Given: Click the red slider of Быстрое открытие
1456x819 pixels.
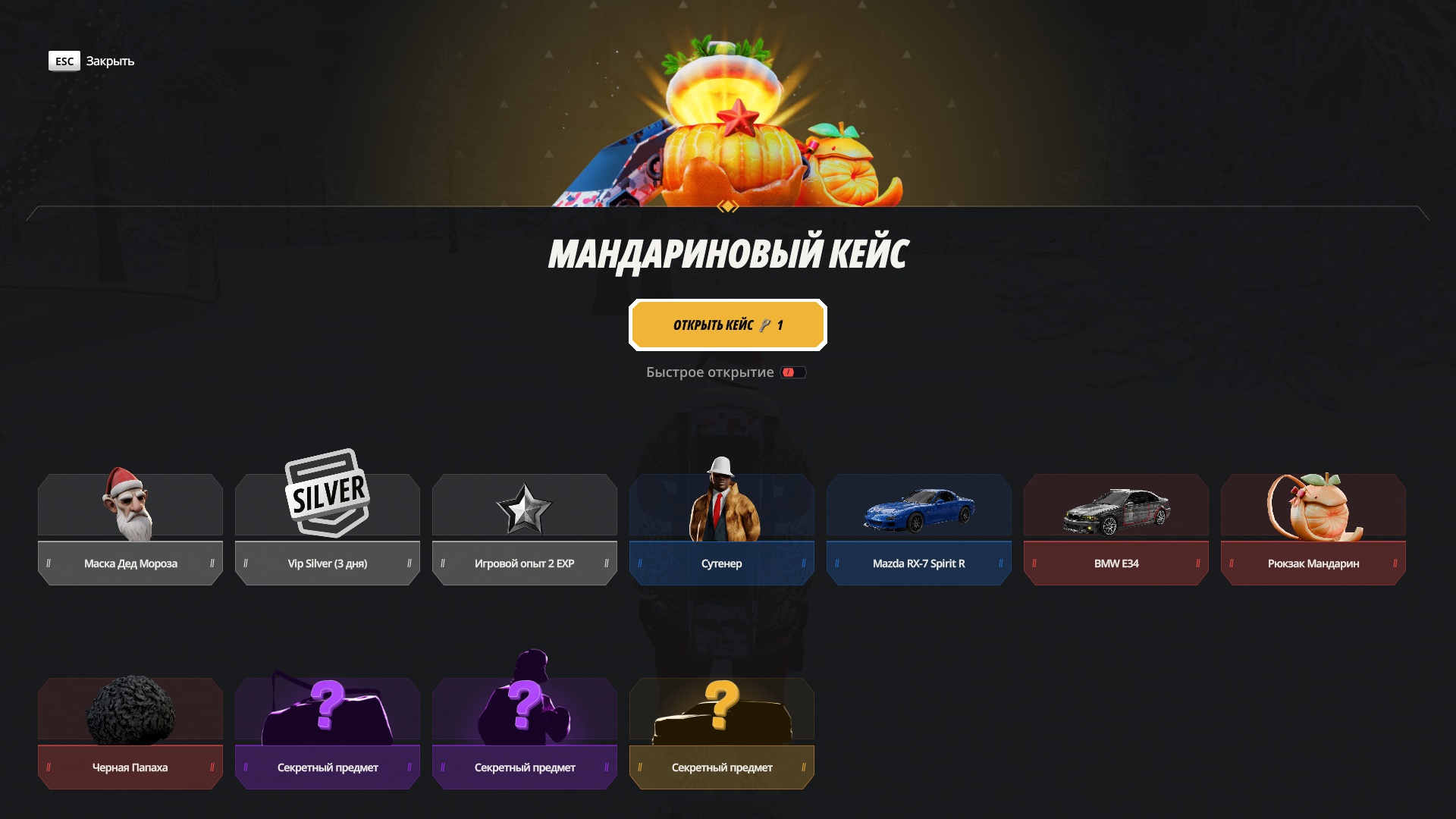Looking at the screenshot, I should coord(790,372).
